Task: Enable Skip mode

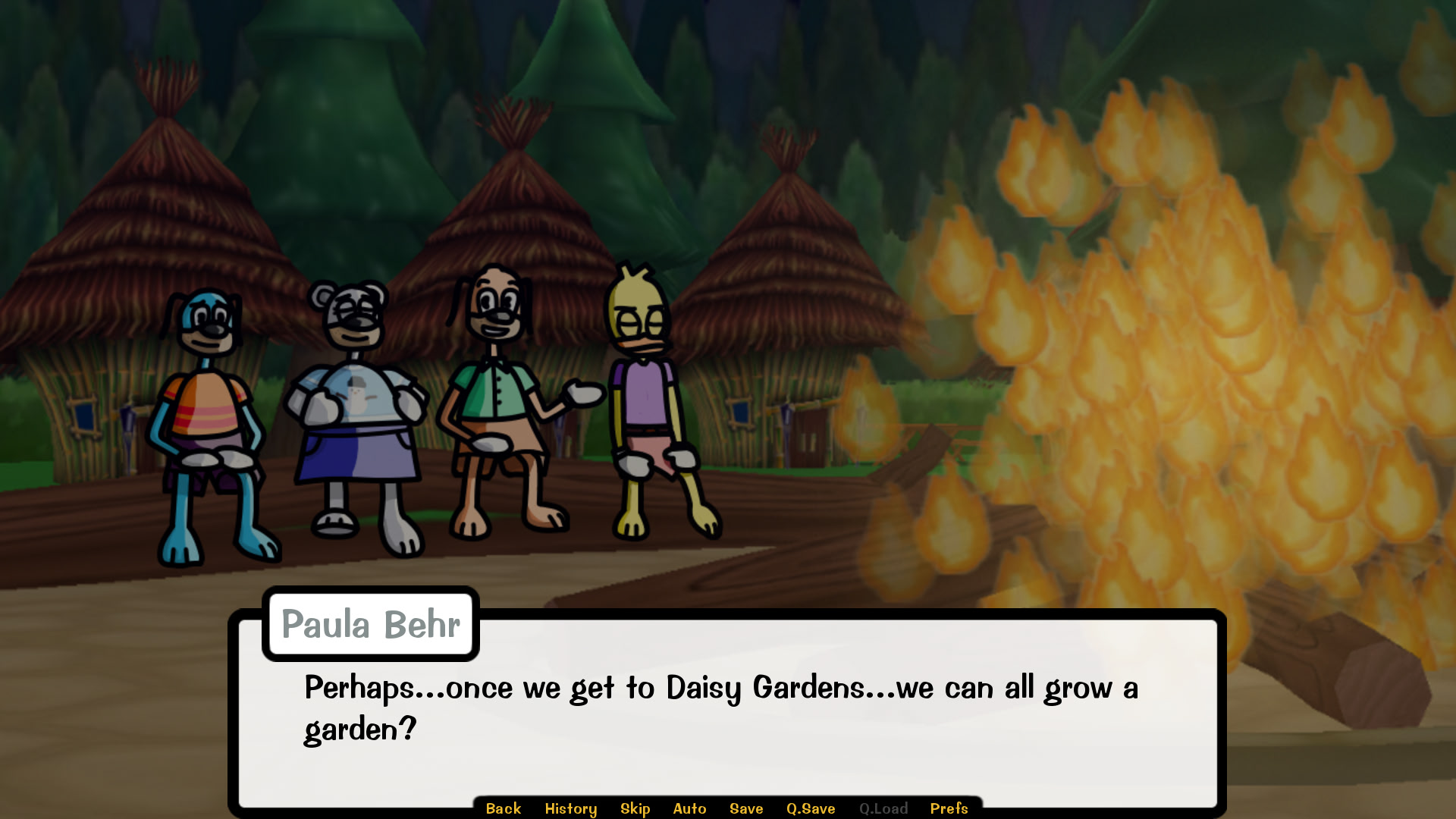Action: coord(635,808)
